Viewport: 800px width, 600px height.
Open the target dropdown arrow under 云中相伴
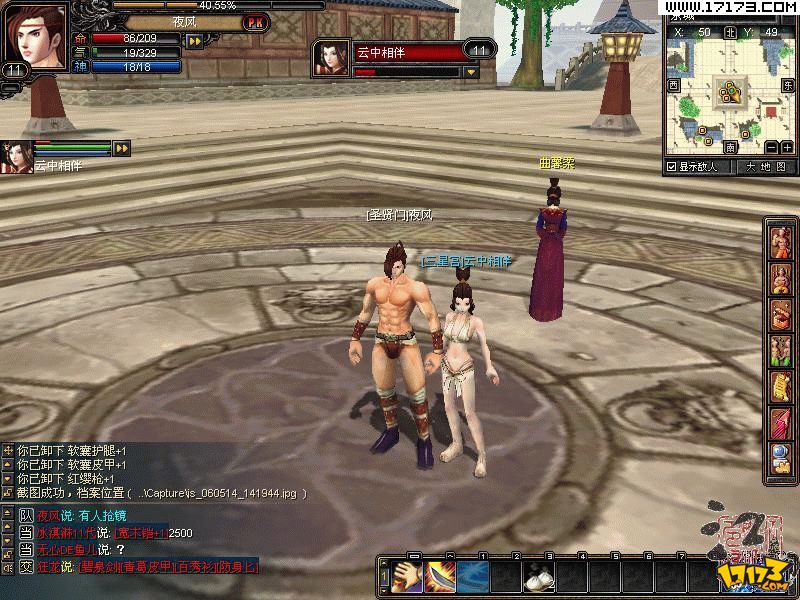pyautogui.click(x=471, y=72)
